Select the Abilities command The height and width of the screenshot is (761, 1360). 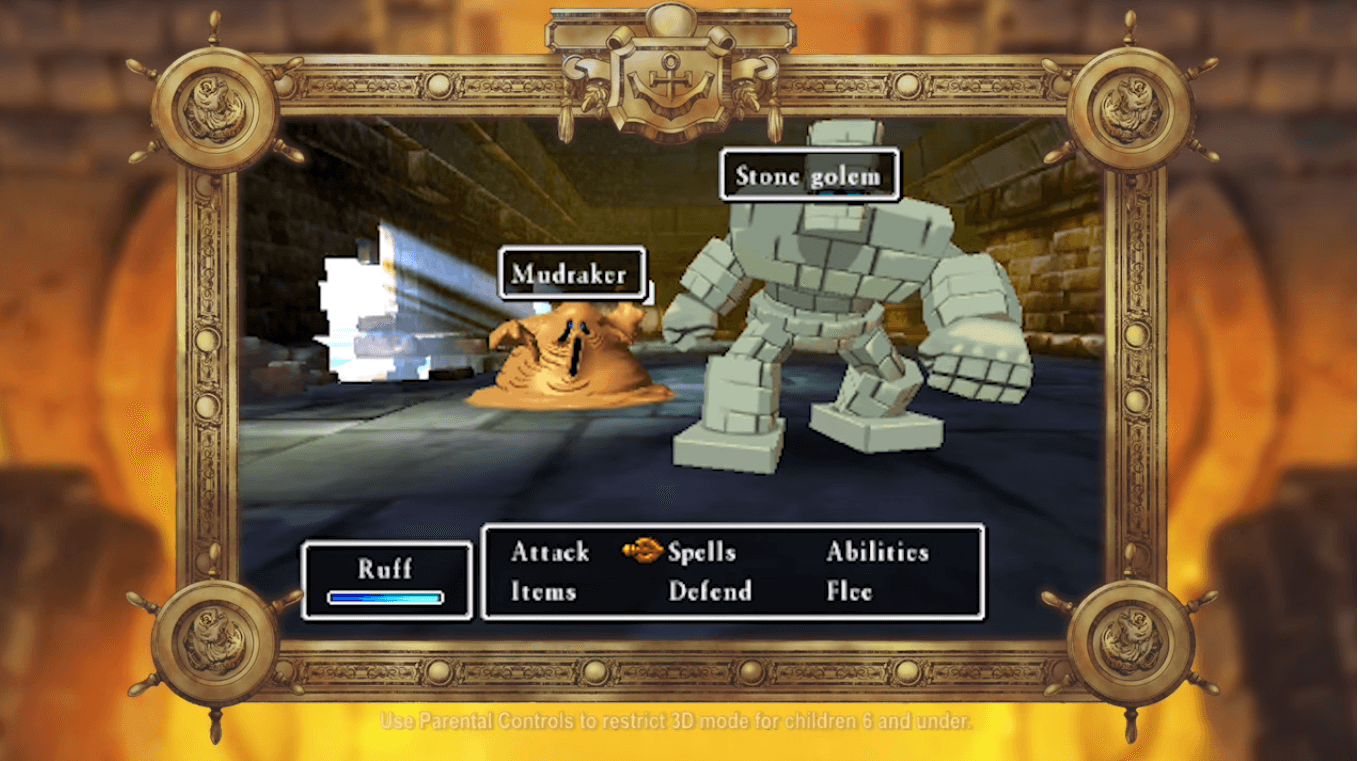877,552
